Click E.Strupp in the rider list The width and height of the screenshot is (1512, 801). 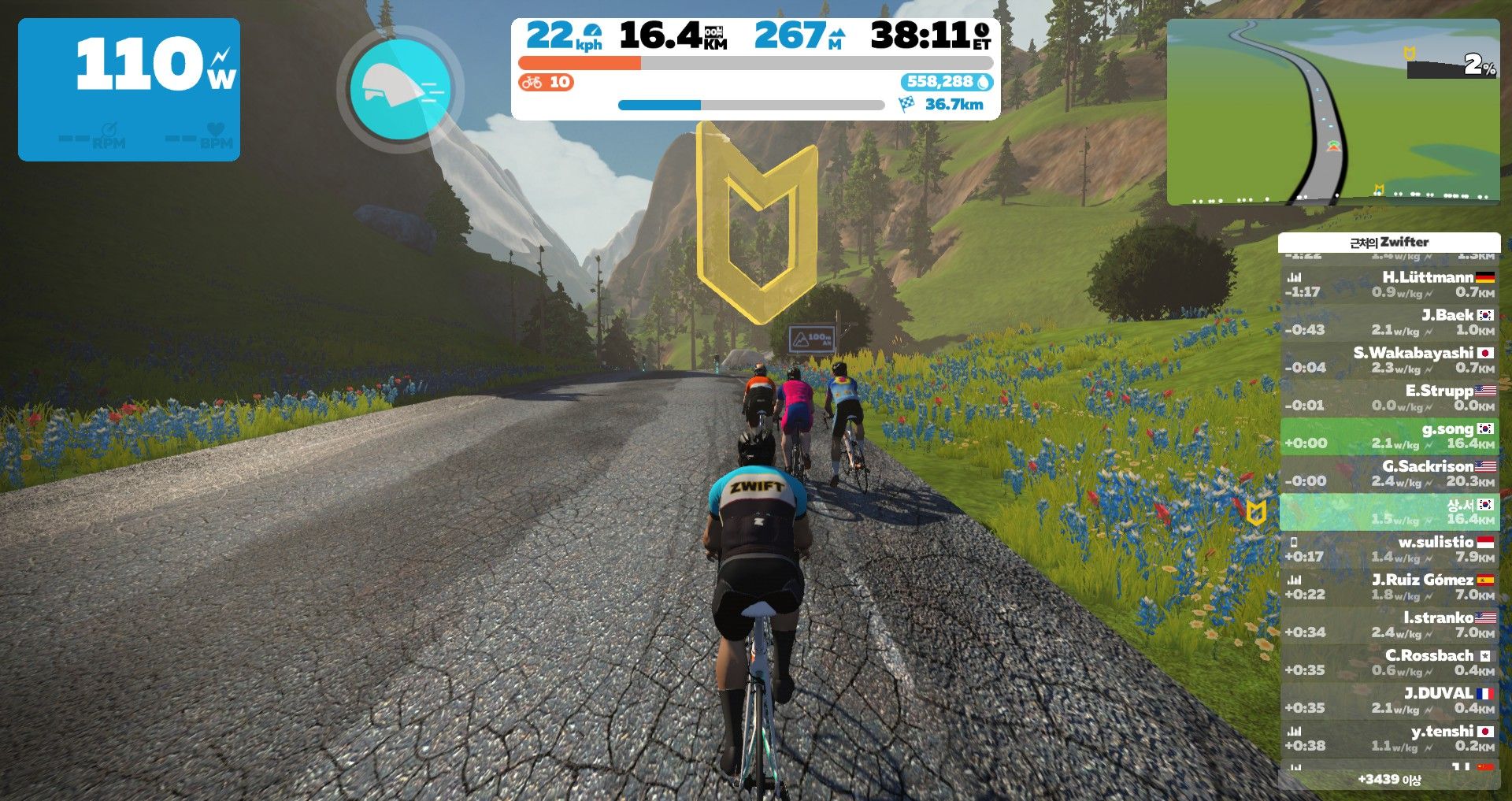1389,398
